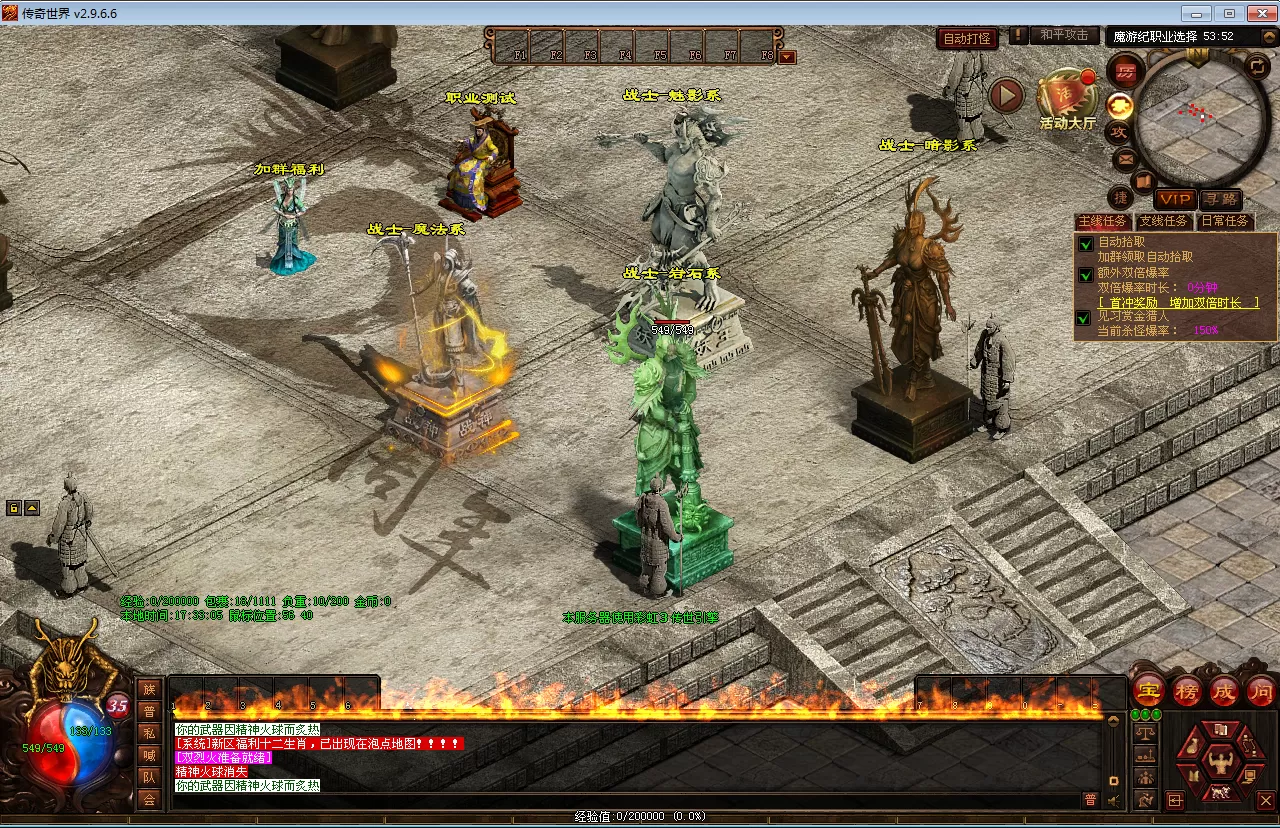Select the 喊 shout chat channel

pos(149,755)
